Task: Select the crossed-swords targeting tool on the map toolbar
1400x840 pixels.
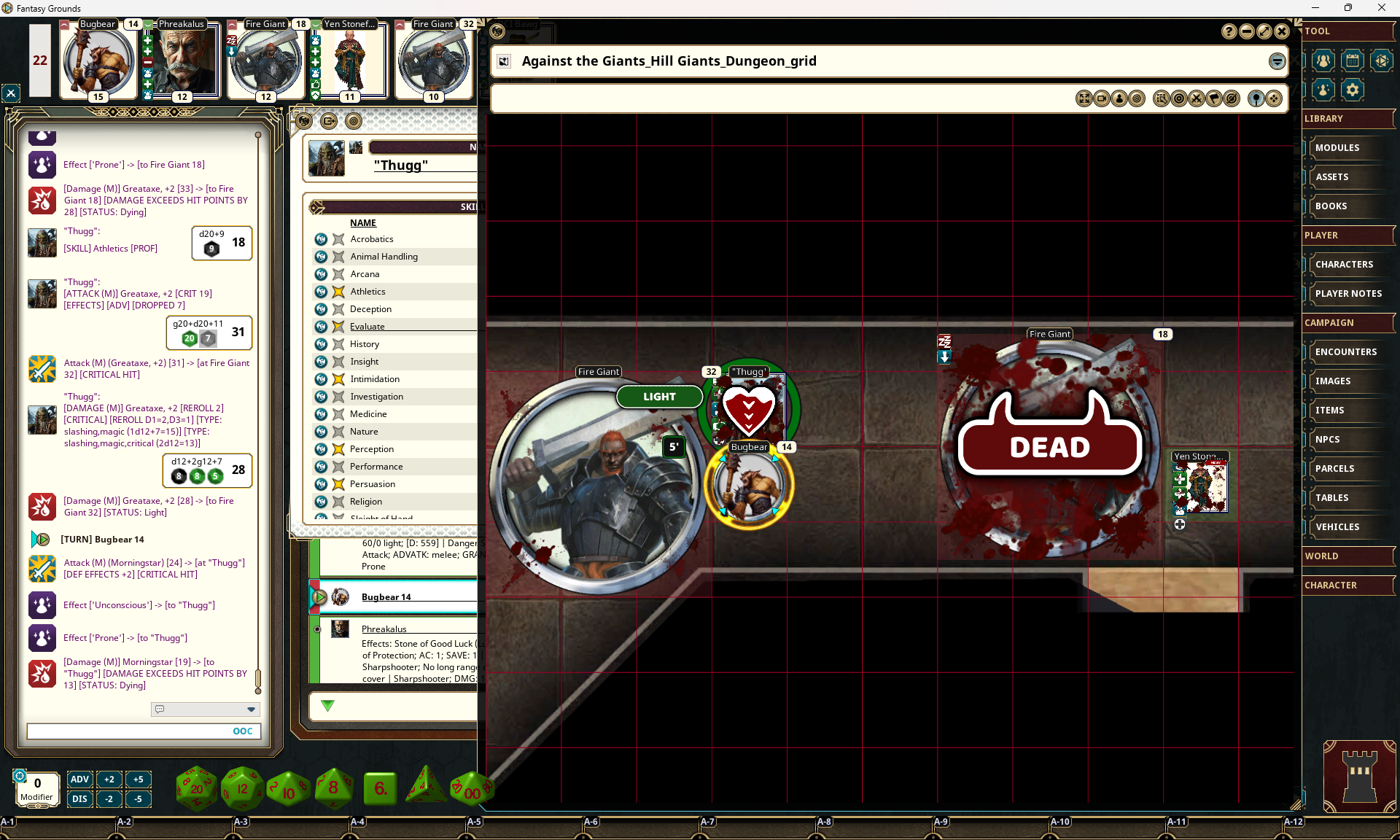Action: [1197, 98]
